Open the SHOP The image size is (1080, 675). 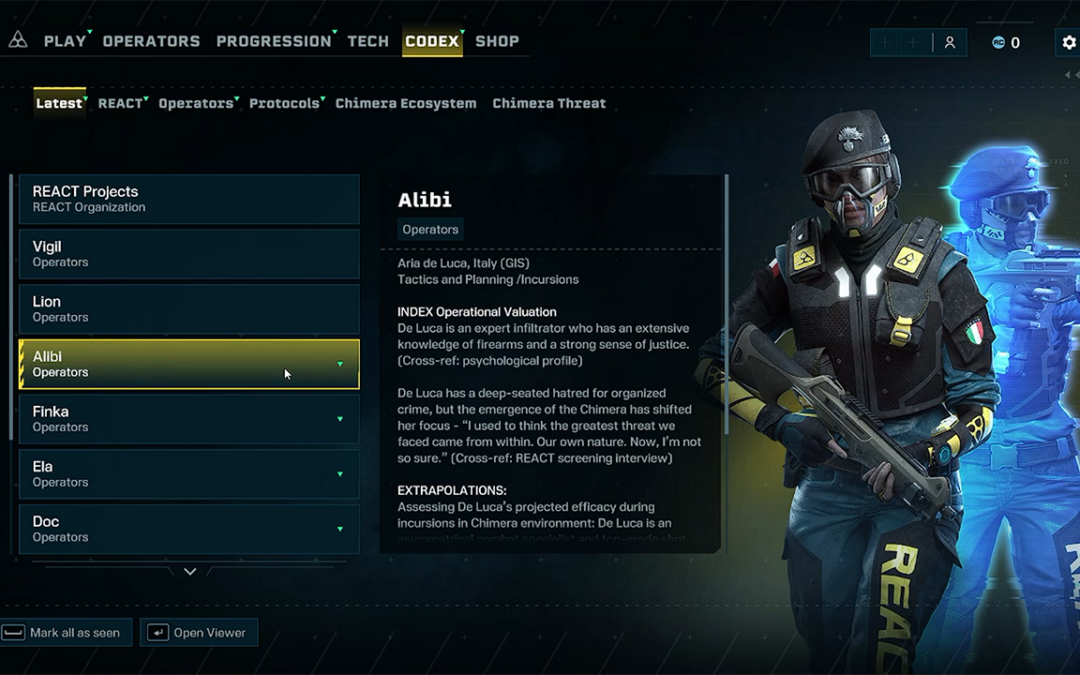click(497, 41)
